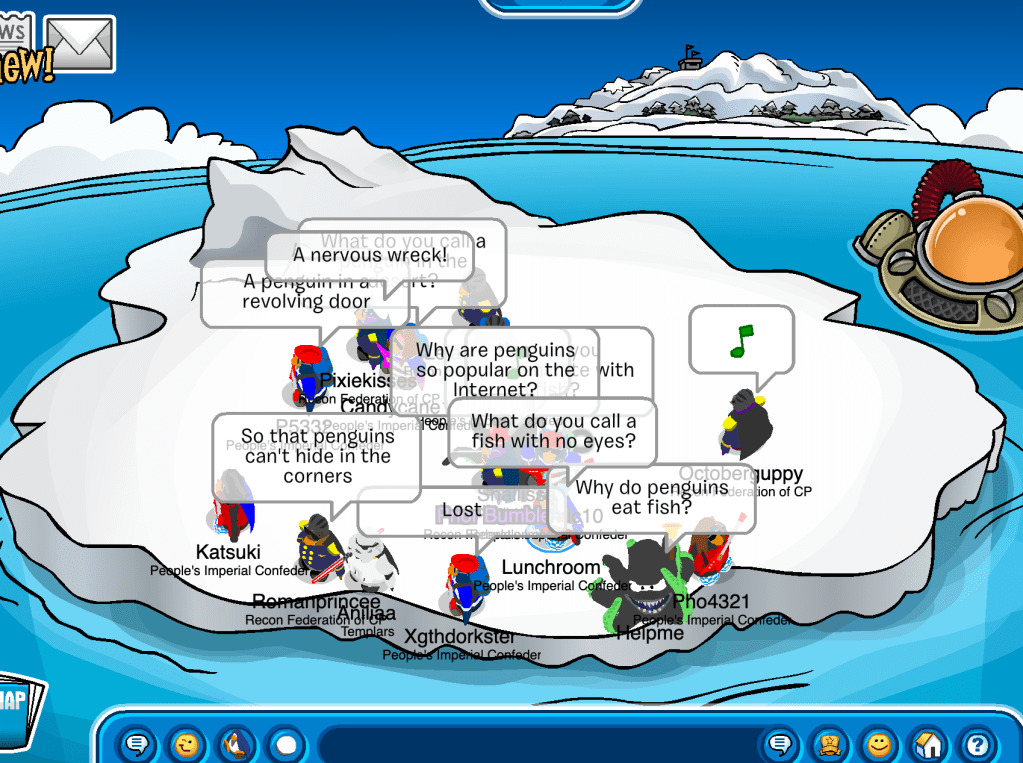
Task: Send chat with the speech bubble button
Action: pyautogui.click(x=781, y=745)
